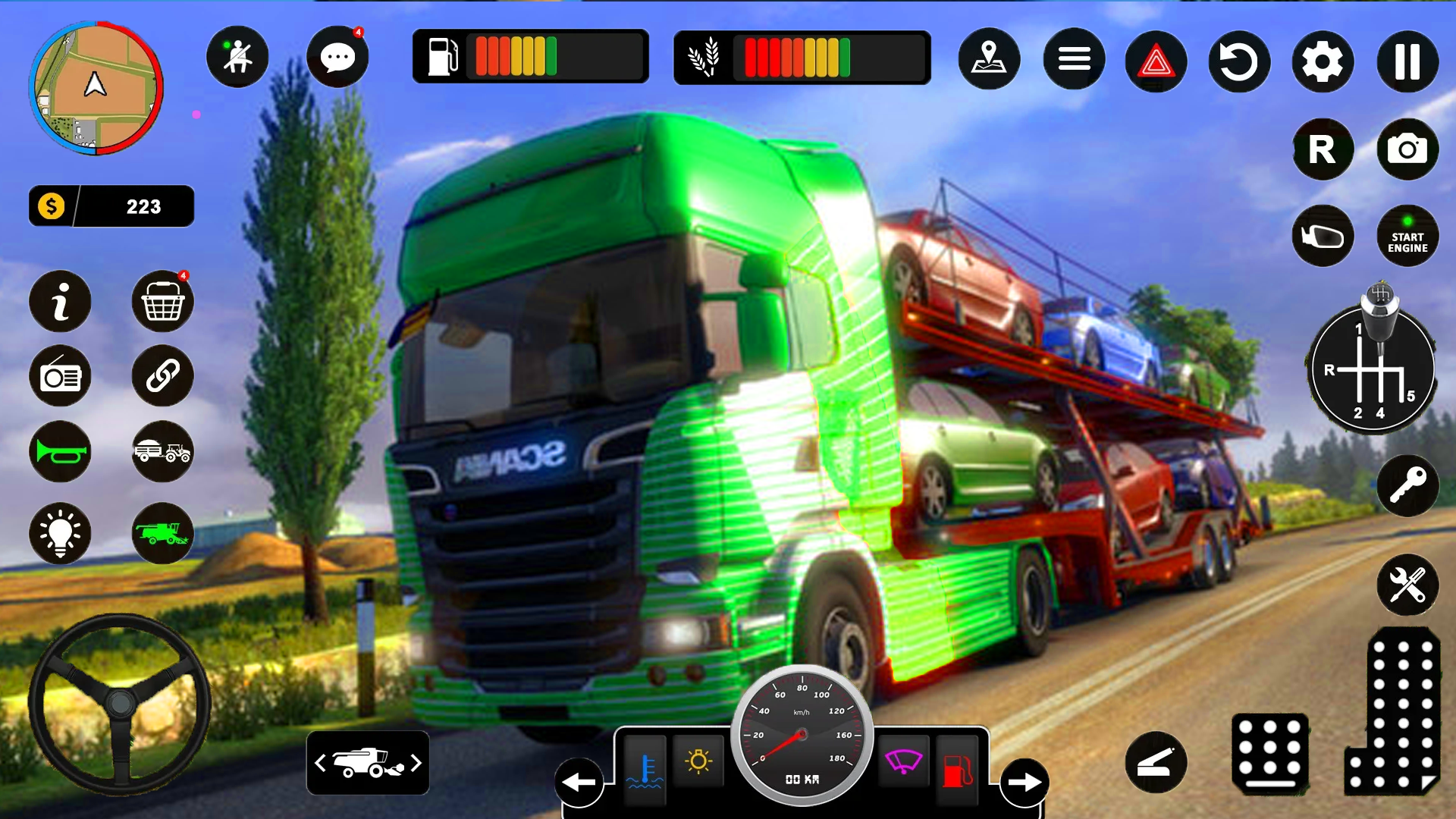The image size is (1456, 819).
Task: Open the hamburger list menu
Action: point(1074,59)
